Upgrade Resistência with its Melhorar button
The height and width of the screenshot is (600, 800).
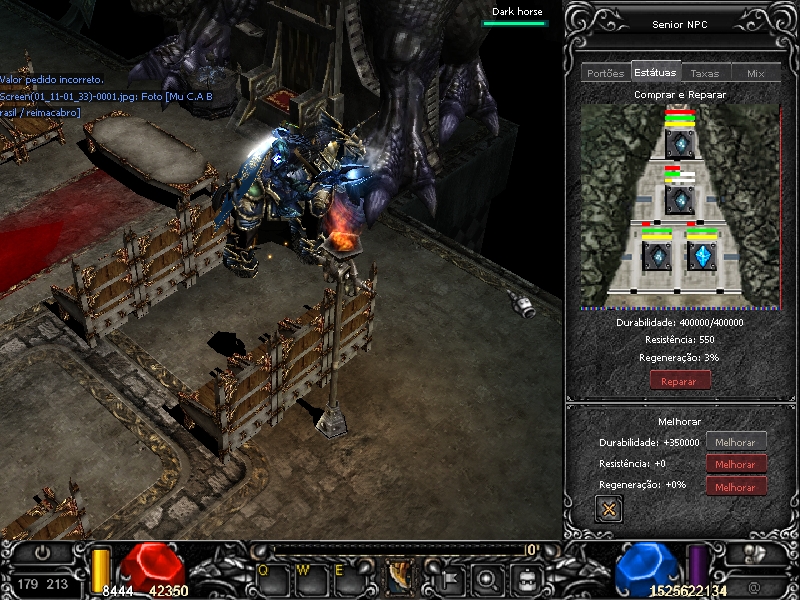(x=736, y=464)
